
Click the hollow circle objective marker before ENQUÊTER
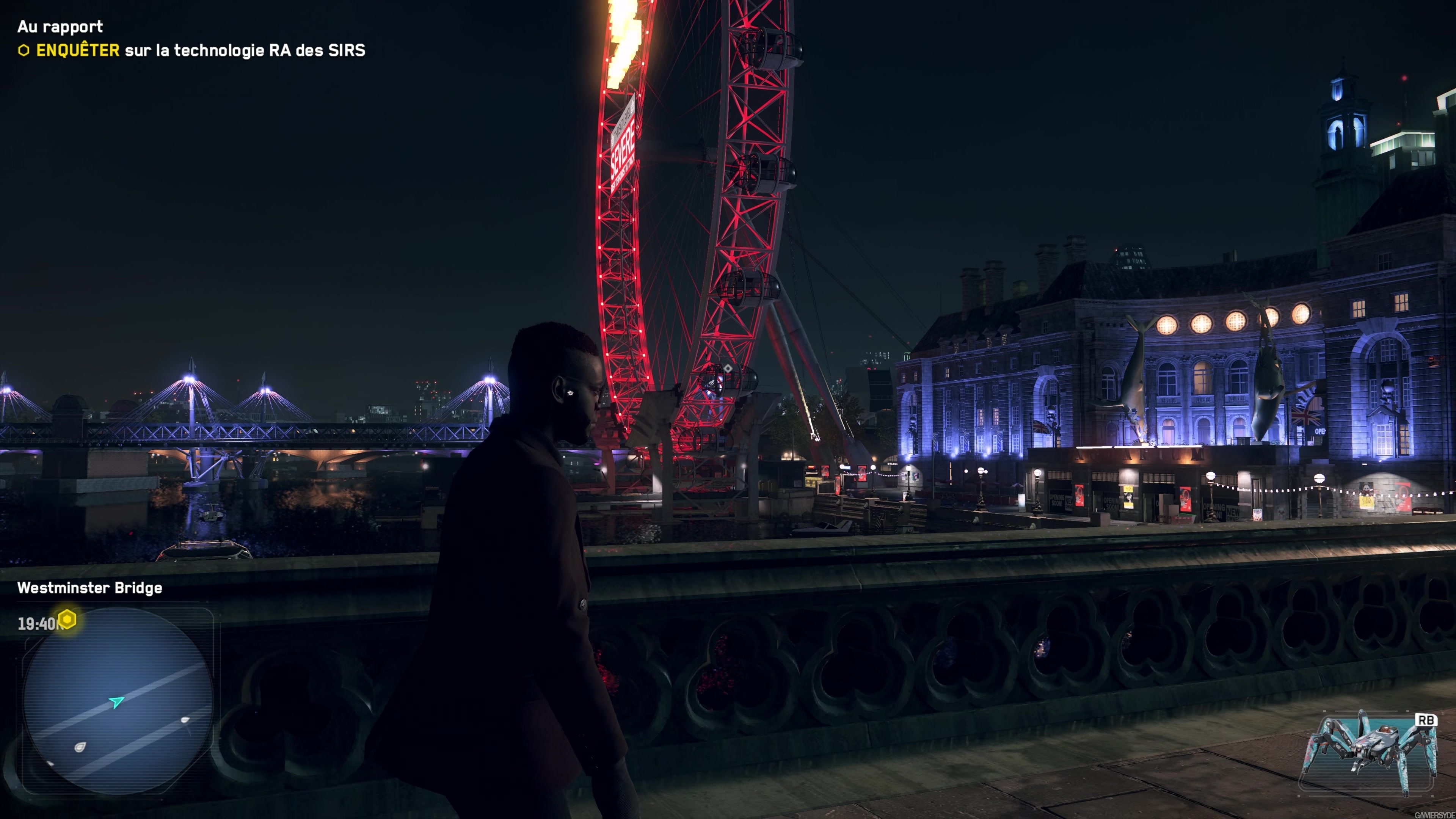(x=25, y=52)
